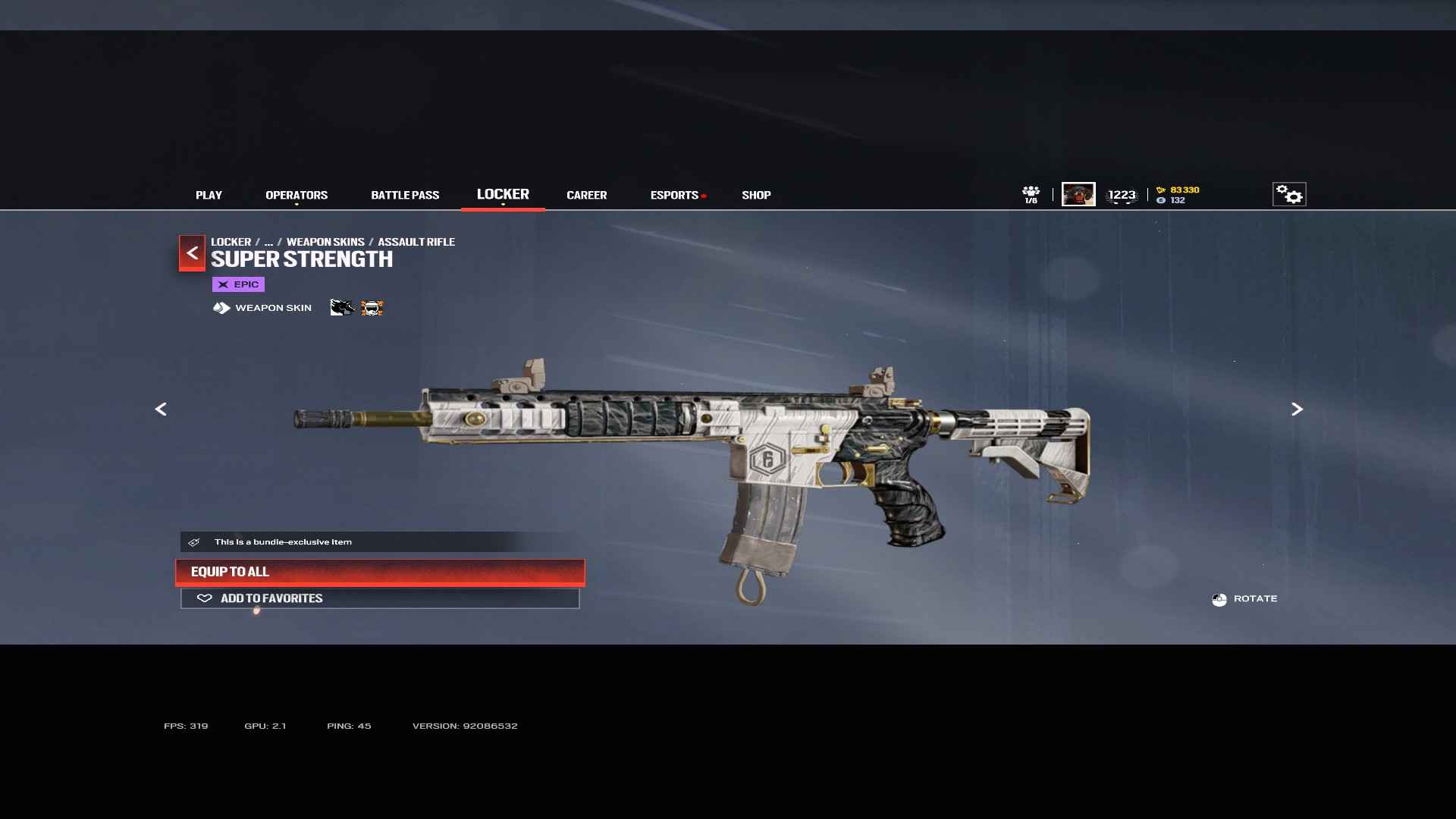The height and width of the screenshot is (819, 1456).
Task: Switch to the Esports tab
Action: click(674, 196)
